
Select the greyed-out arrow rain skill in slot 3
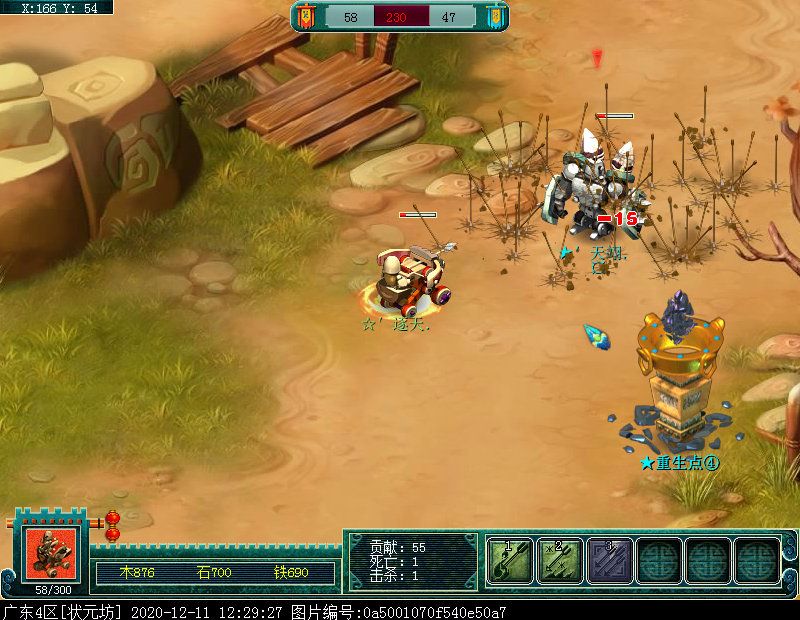coord(608,560)
